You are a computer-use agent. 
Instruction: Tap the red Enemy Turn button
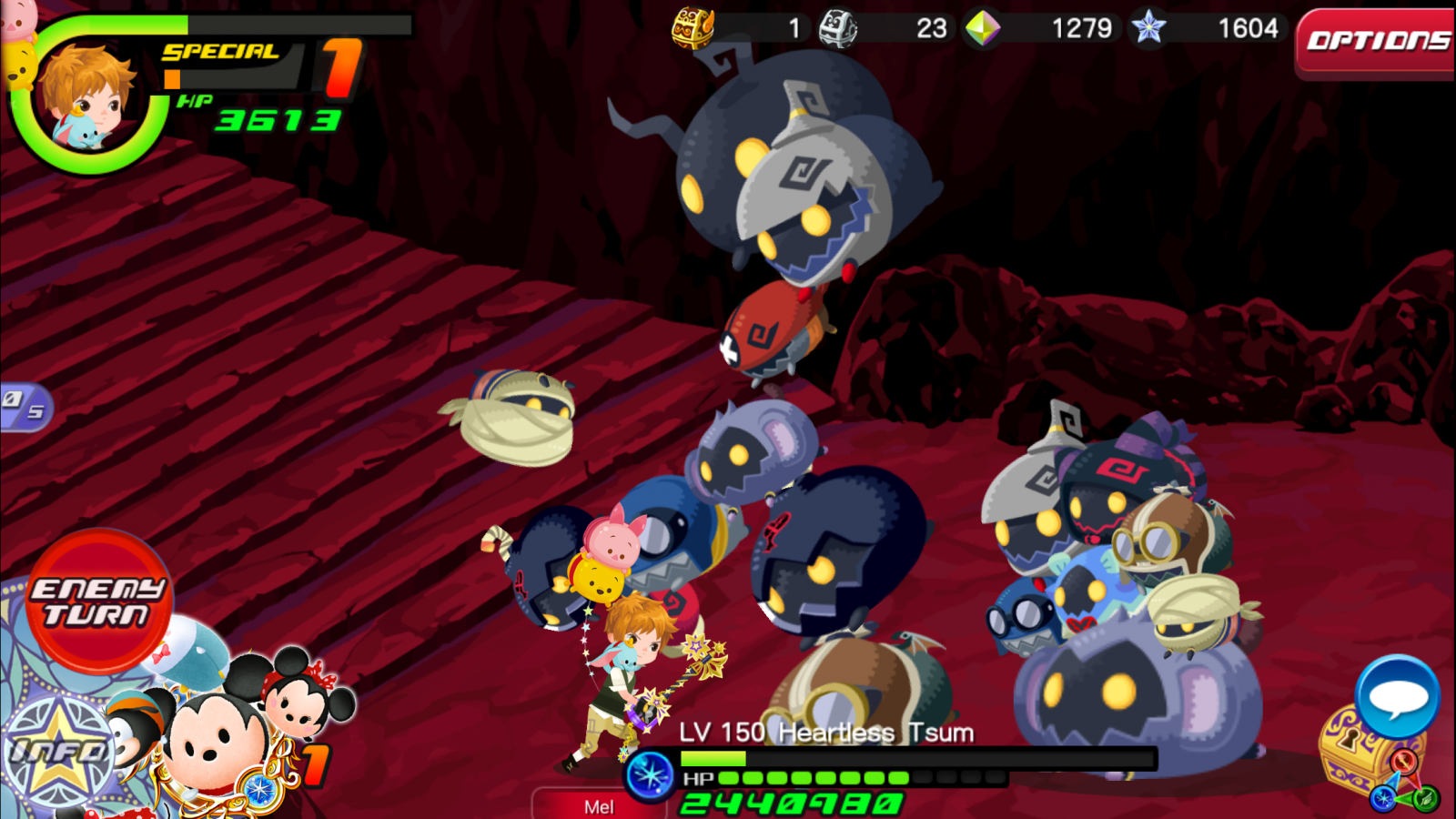click(98, 602)
